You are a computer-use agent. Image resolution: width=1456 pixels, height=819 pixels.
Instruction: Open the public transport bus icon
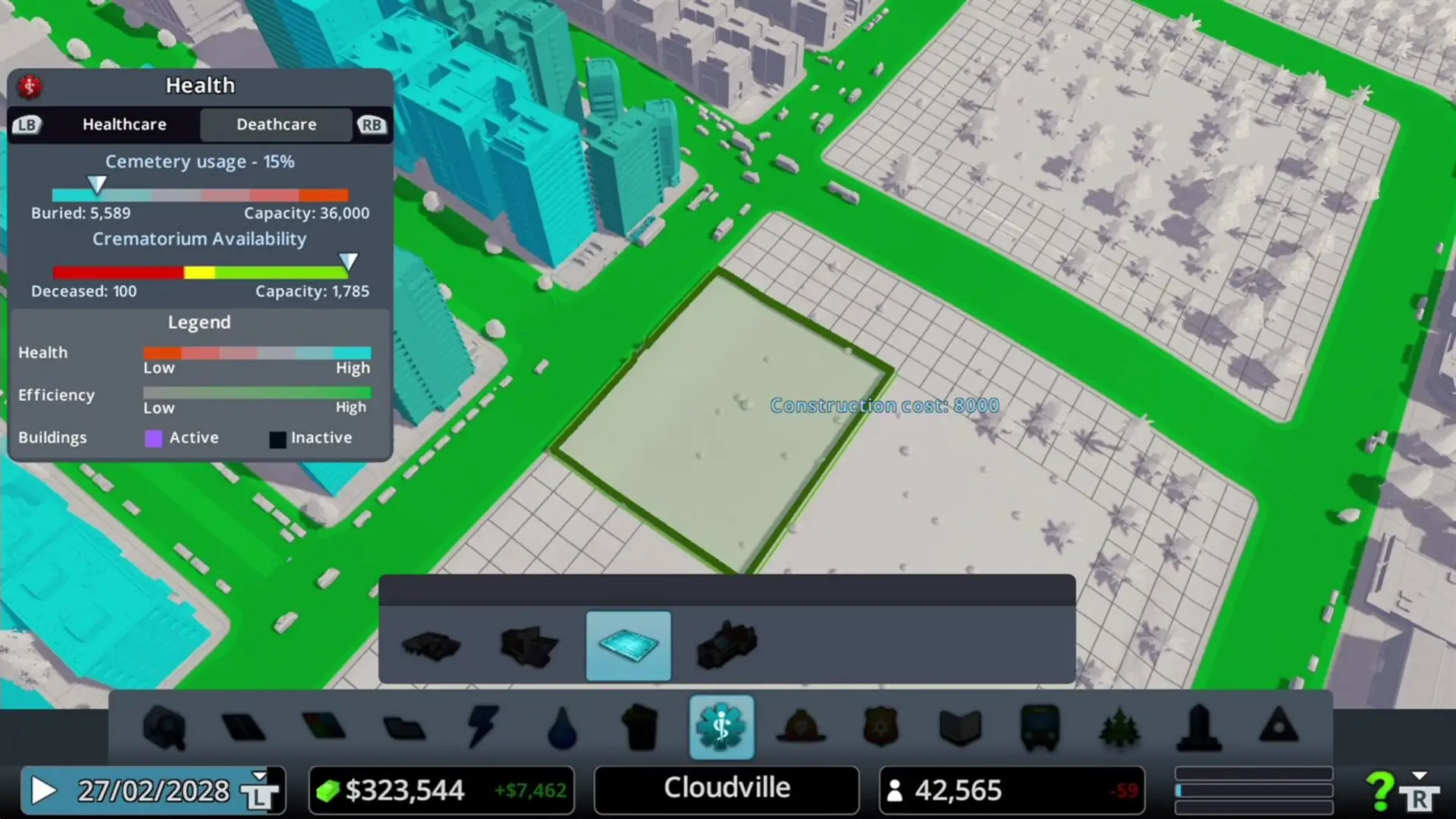point(1039,728)
